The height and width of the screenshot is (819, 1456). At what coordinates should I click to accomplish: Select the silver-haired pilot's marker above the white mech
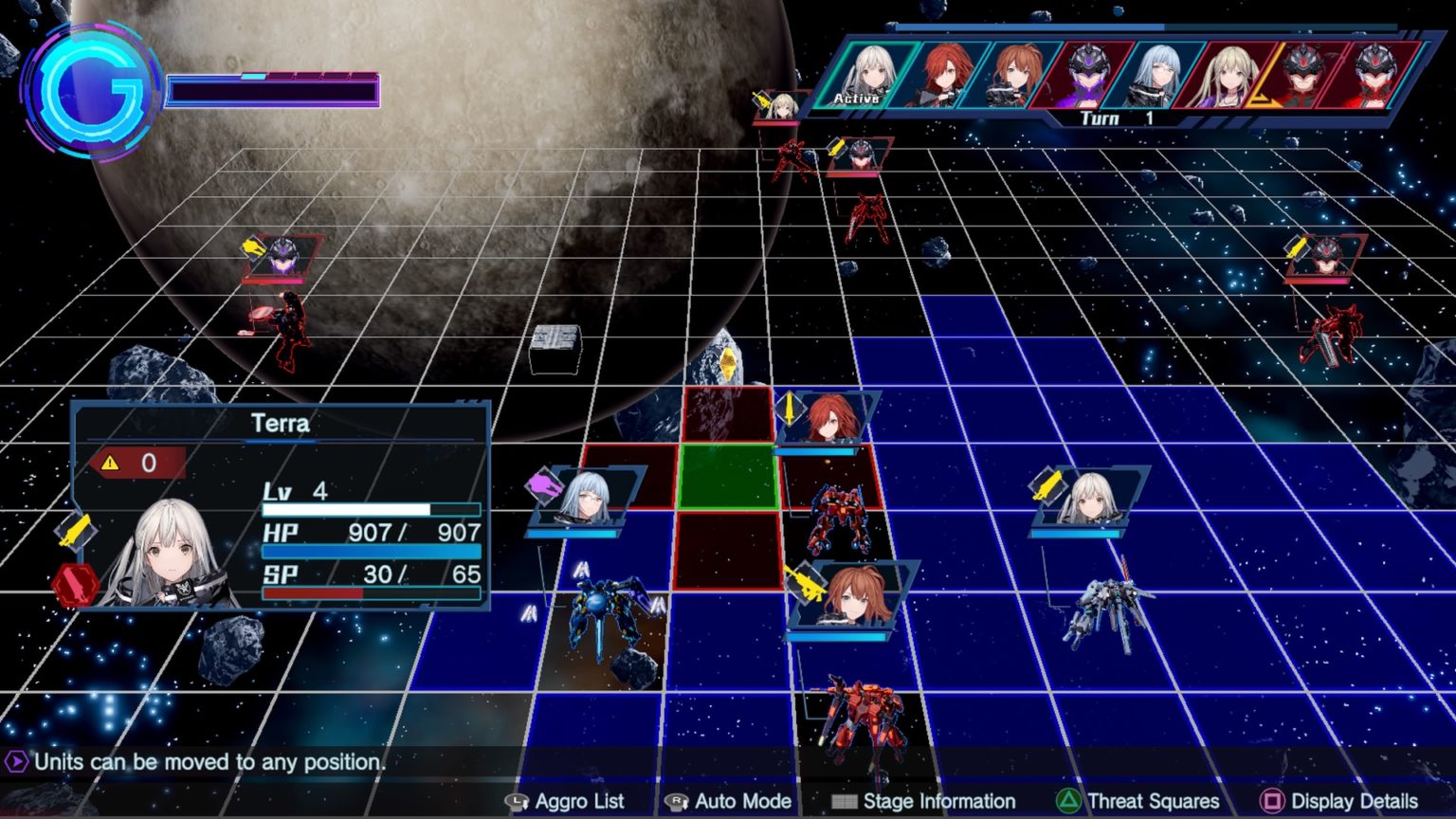point(1086,497)
